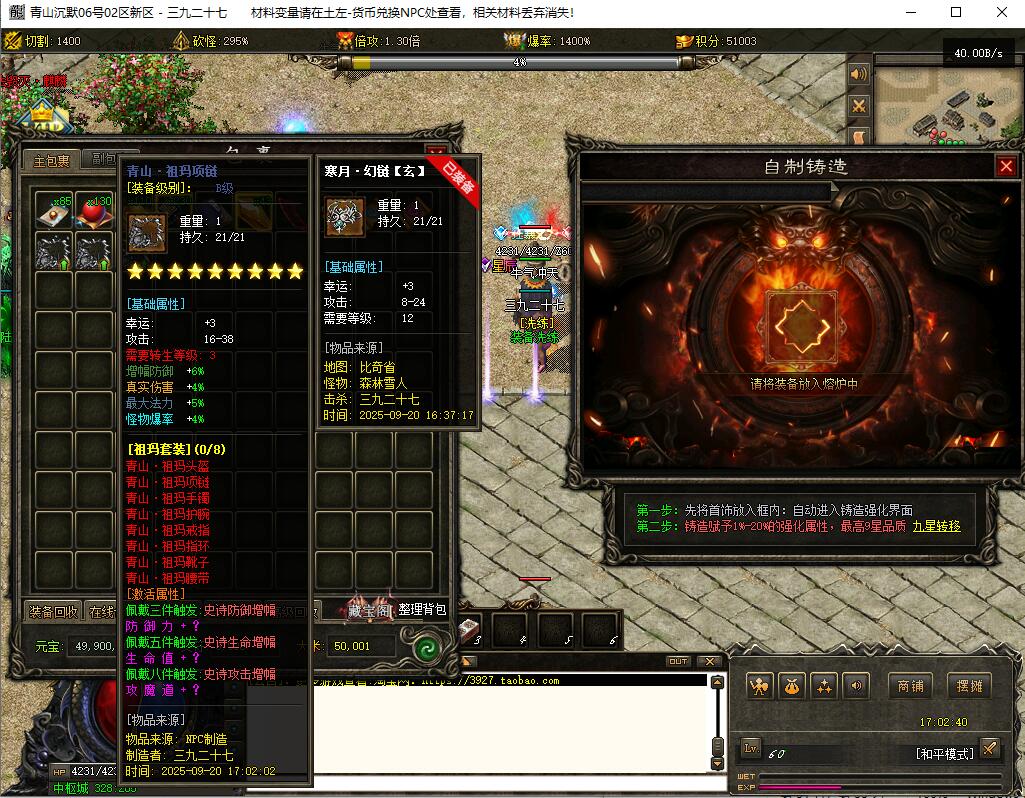
Task: Toggle the 和平模式 attack mode sword icon
Action: click(x=989, y=749)
